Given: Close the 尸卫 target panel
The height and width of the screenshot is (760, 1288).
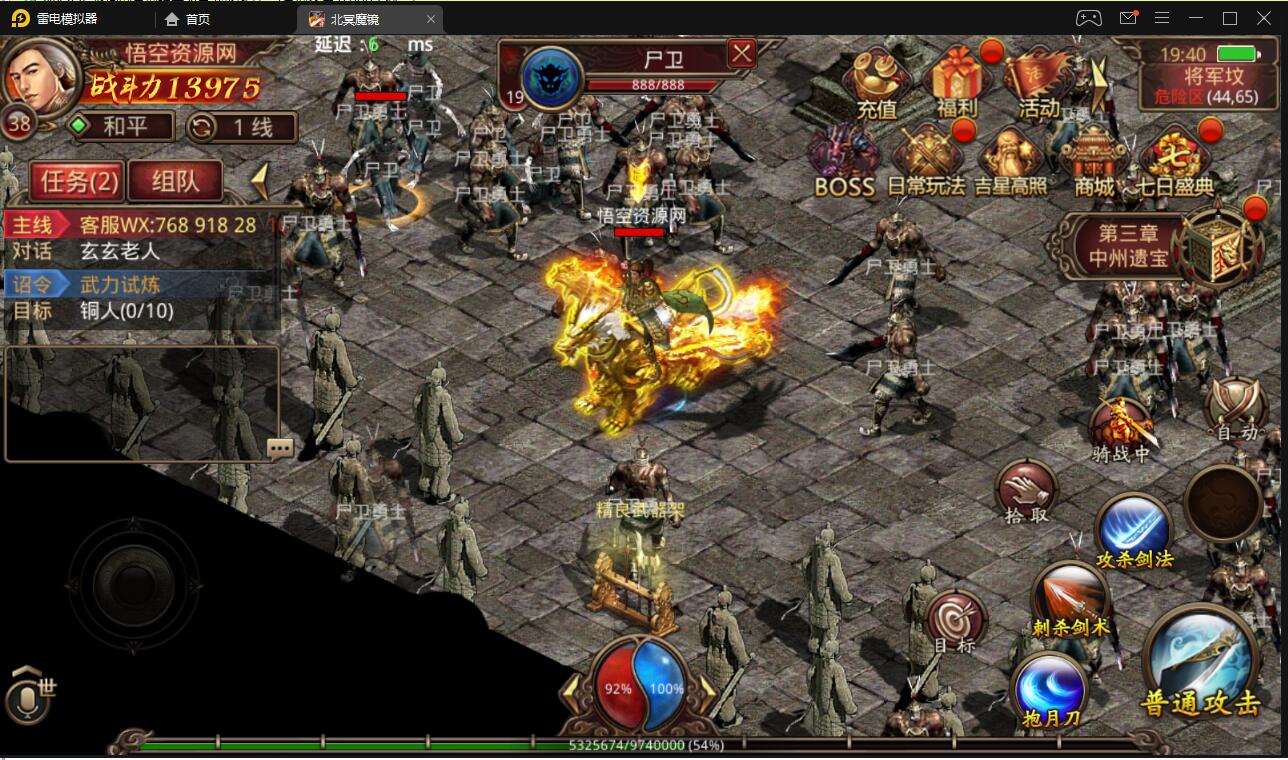Looking at the screenshot, I should point(741,53).
